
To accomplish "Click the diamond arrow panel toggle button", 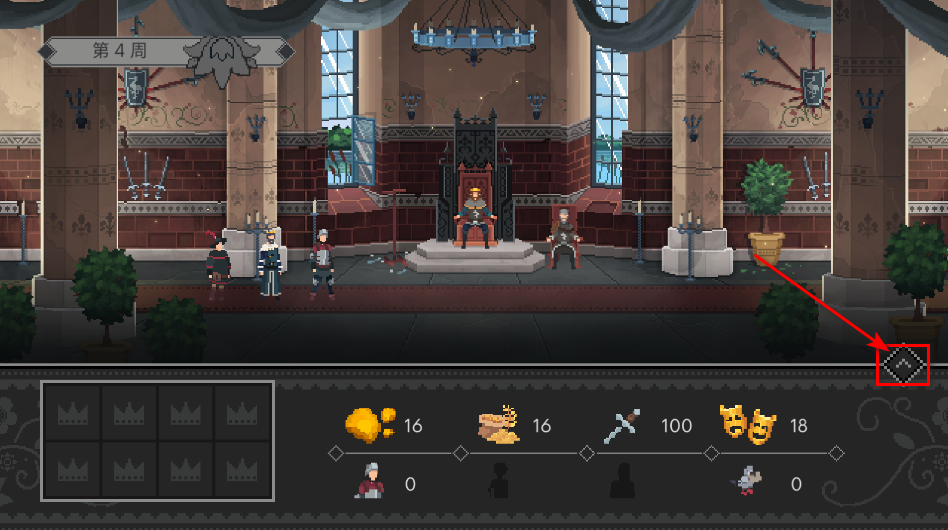I will [x=903, y=365].
